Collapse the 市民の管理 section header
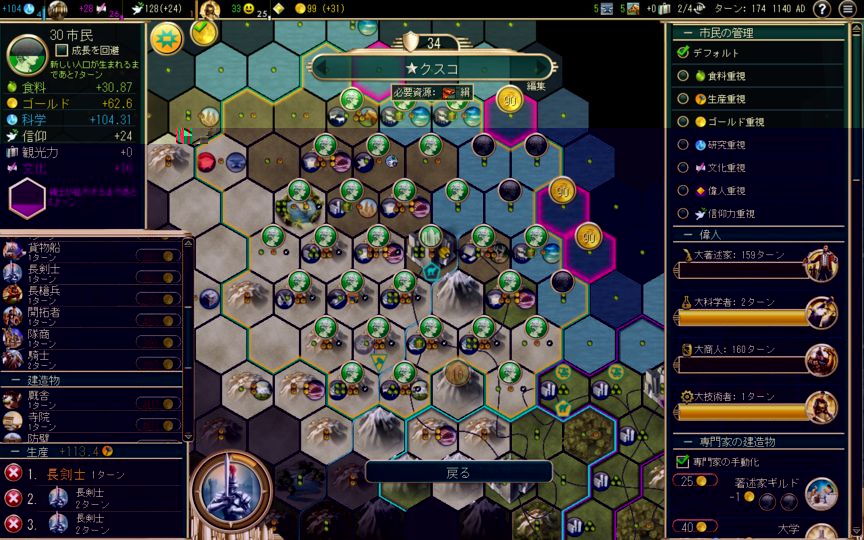The image size is (864, 540). (686, 33)
